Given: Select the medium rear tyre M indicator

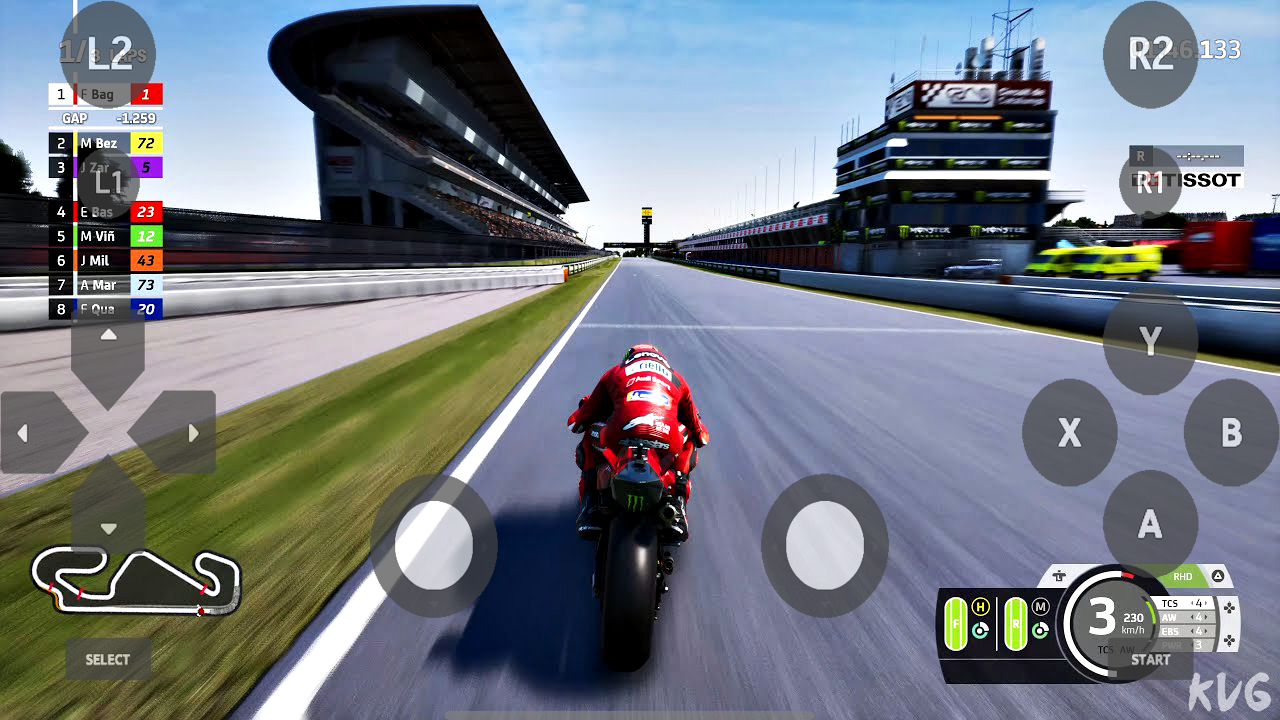Looking at the screenshot, I should (x=1040, y=607).
